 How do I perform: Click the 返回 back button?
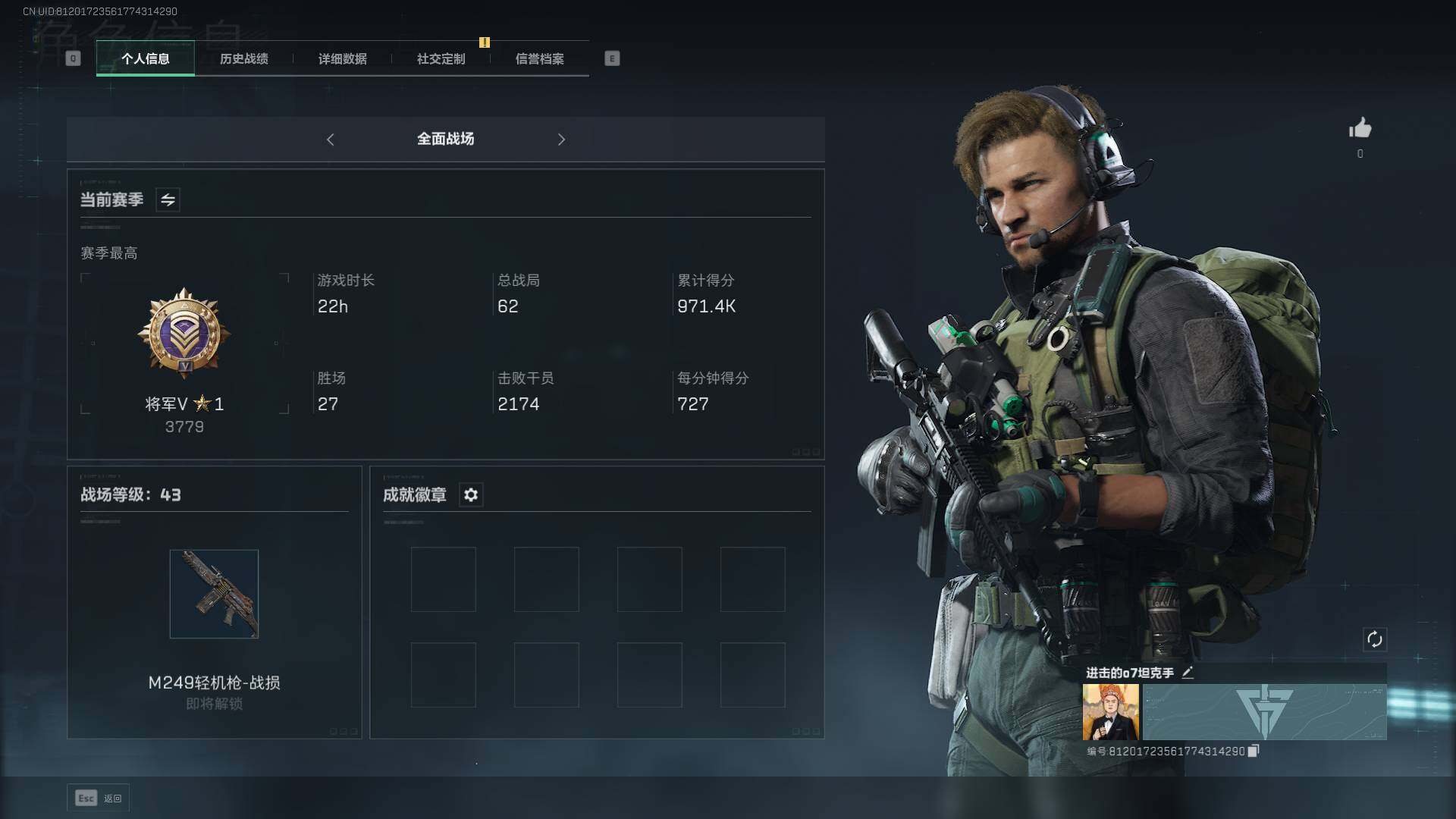pos(99,798)
